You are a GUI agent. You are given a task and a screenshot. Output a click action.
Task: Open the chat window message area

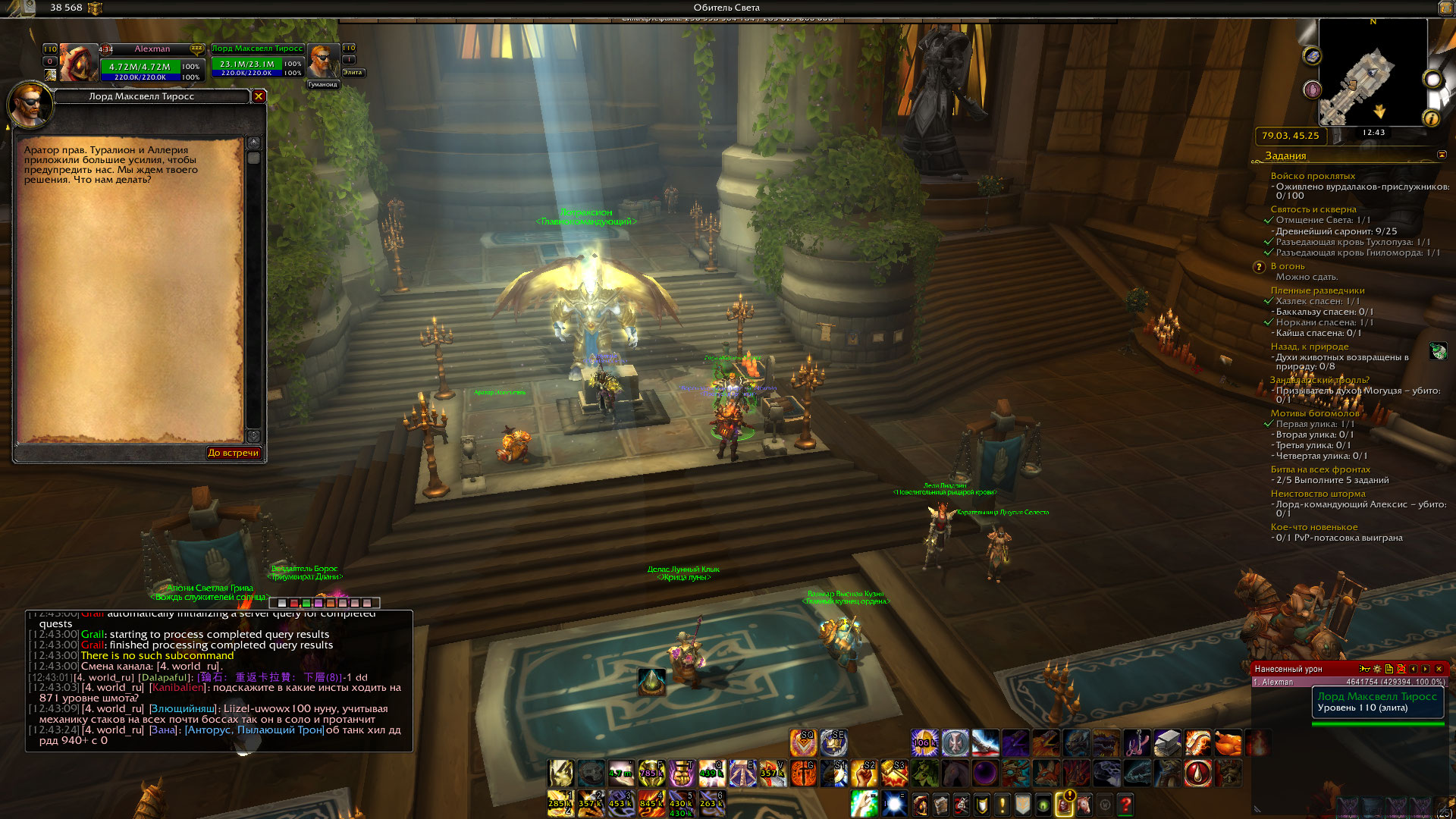tap(219, 681)
